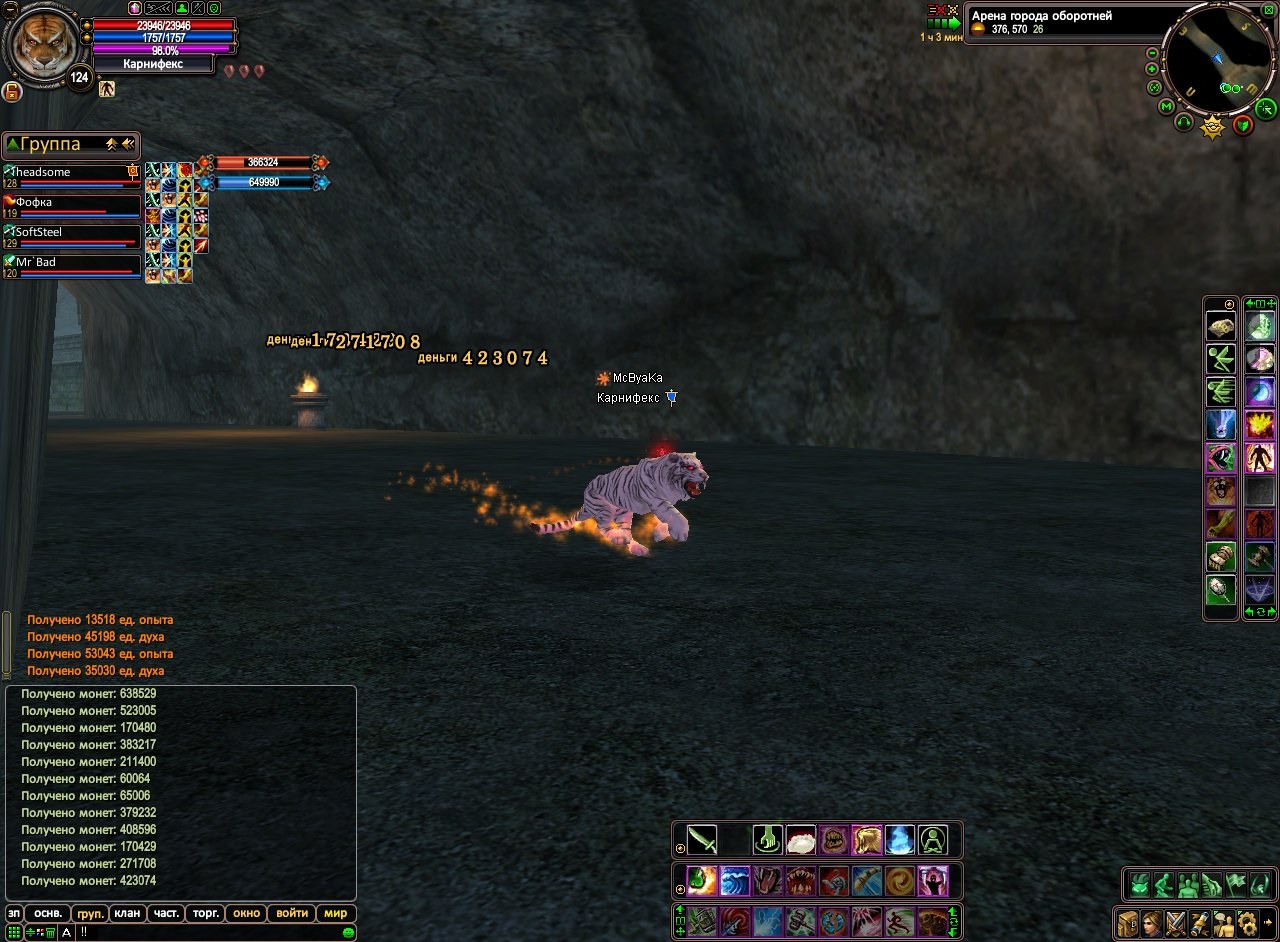This screenshot has height=942, width=1280.
Task: Activate the blue wave ability
Action: (x=735, y=880)
